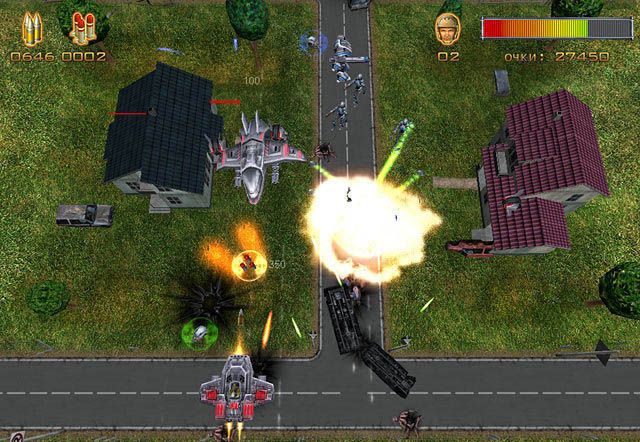Select the red rockets ammo icon
The image size is (640, 442).
click(x=83, y=28)
